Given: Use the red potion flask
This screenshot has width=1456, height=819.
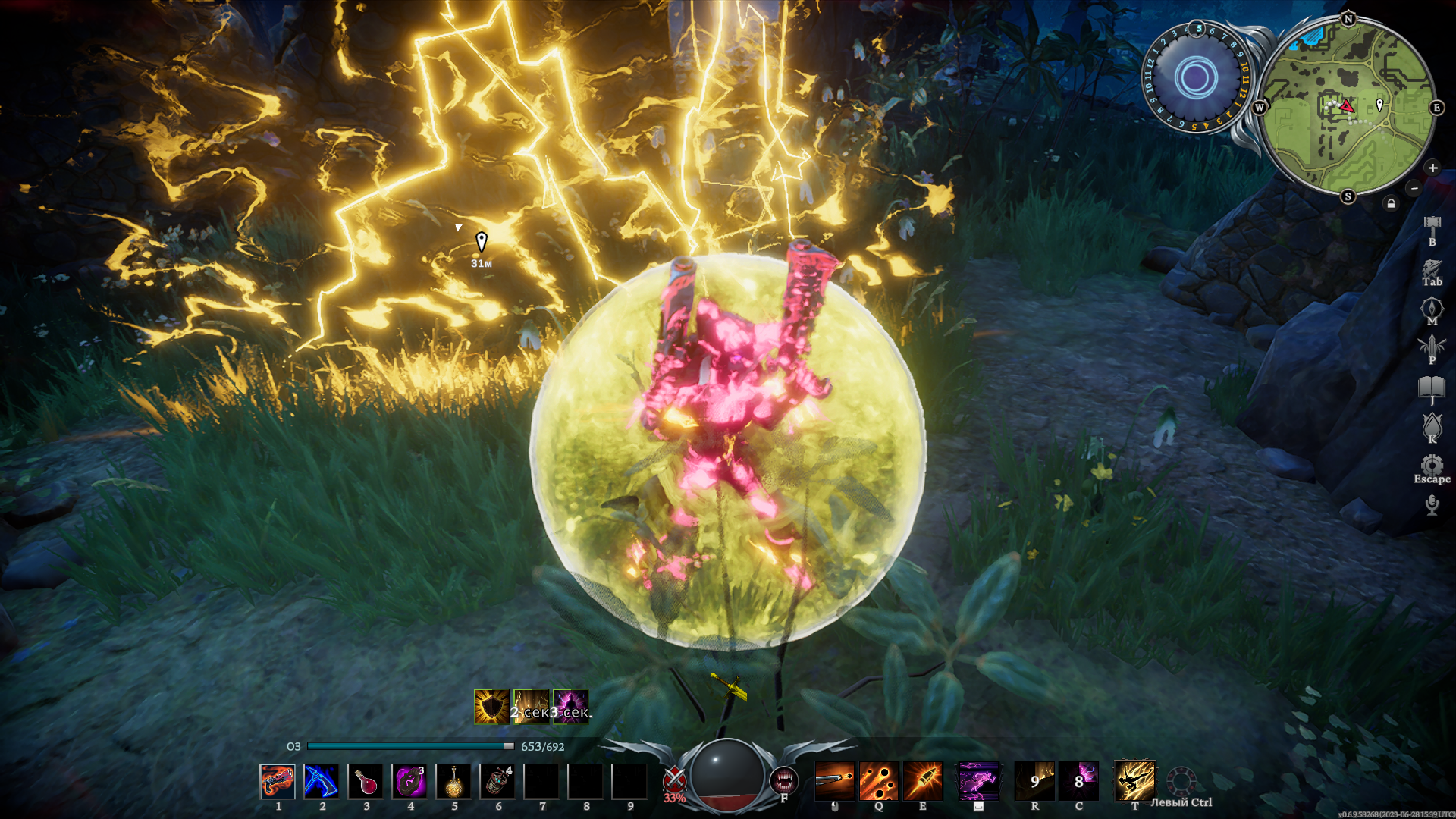Looking at the screenshot, I should [x=366, y=781].
